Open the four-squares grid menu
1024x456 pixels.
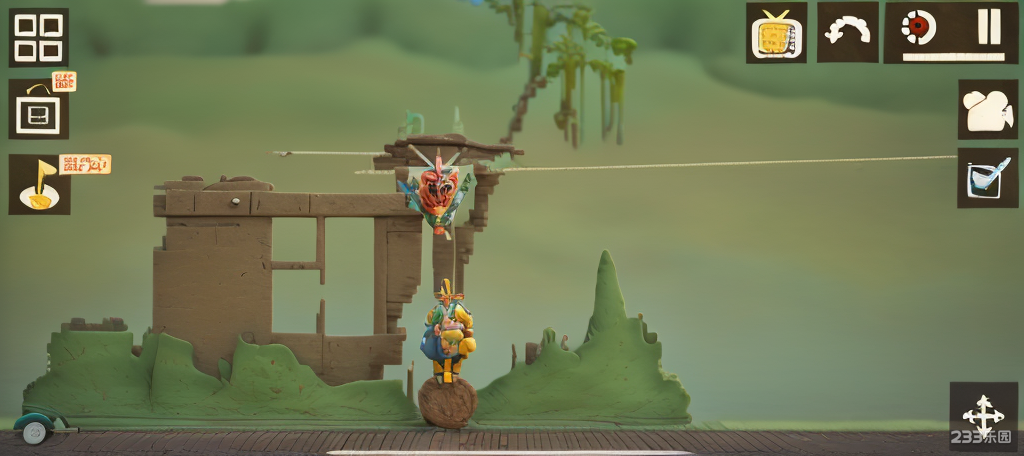point(39,38)
